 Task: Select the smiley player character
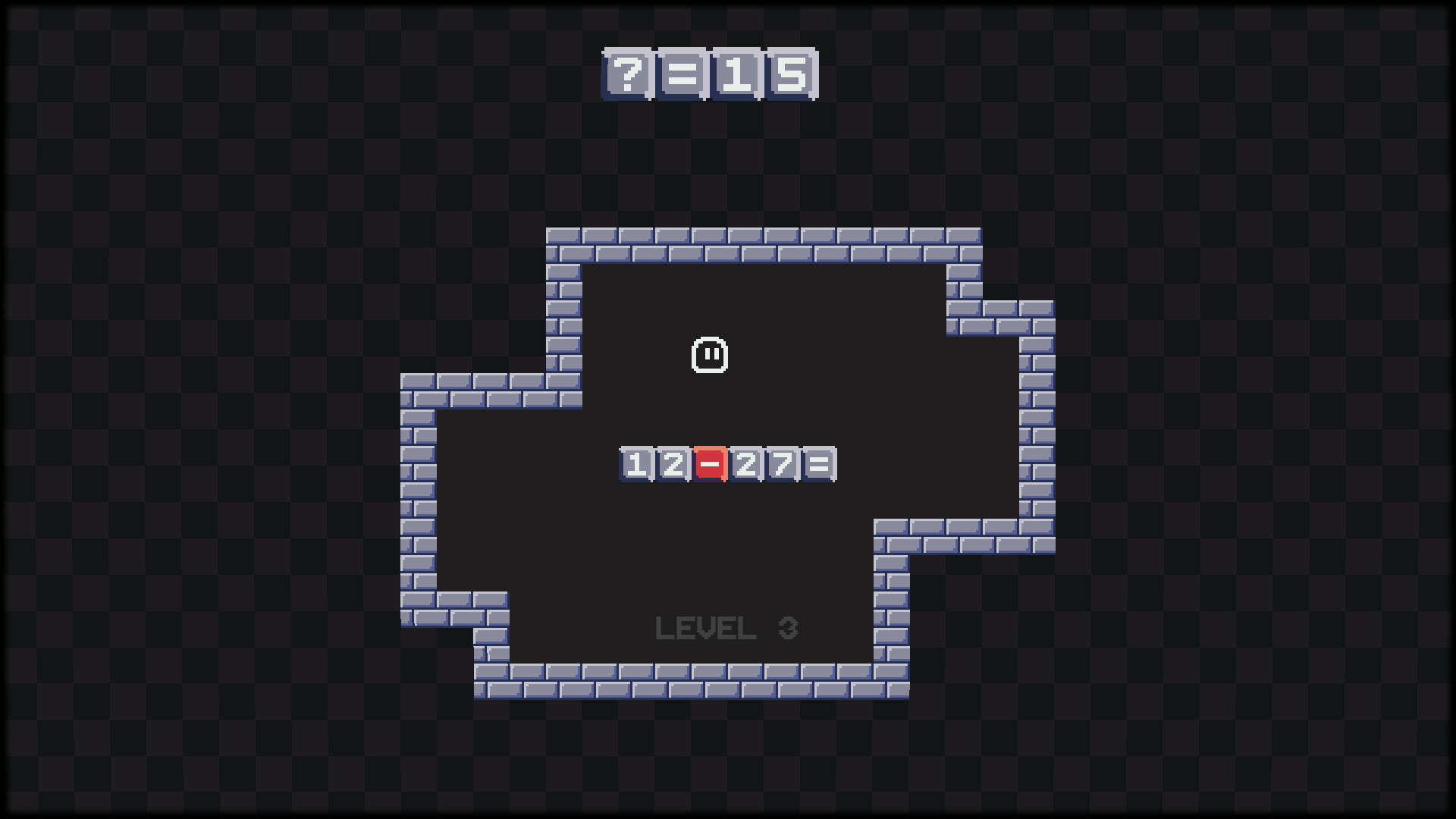pyautogui.click(x=711, y=356)
